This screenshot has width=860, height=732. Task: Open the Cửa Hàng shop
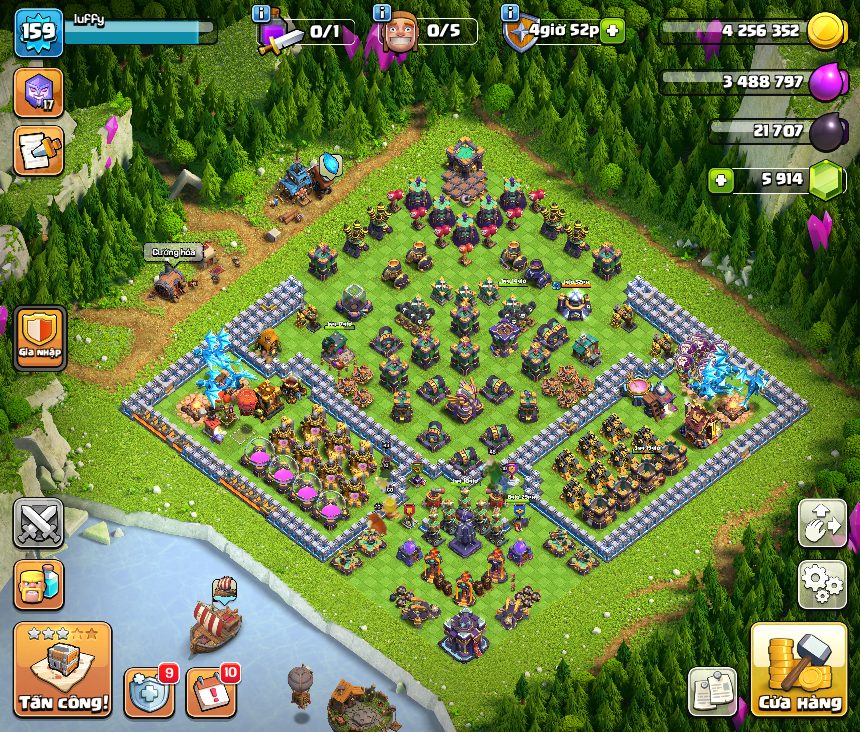(x=799, y=668)
